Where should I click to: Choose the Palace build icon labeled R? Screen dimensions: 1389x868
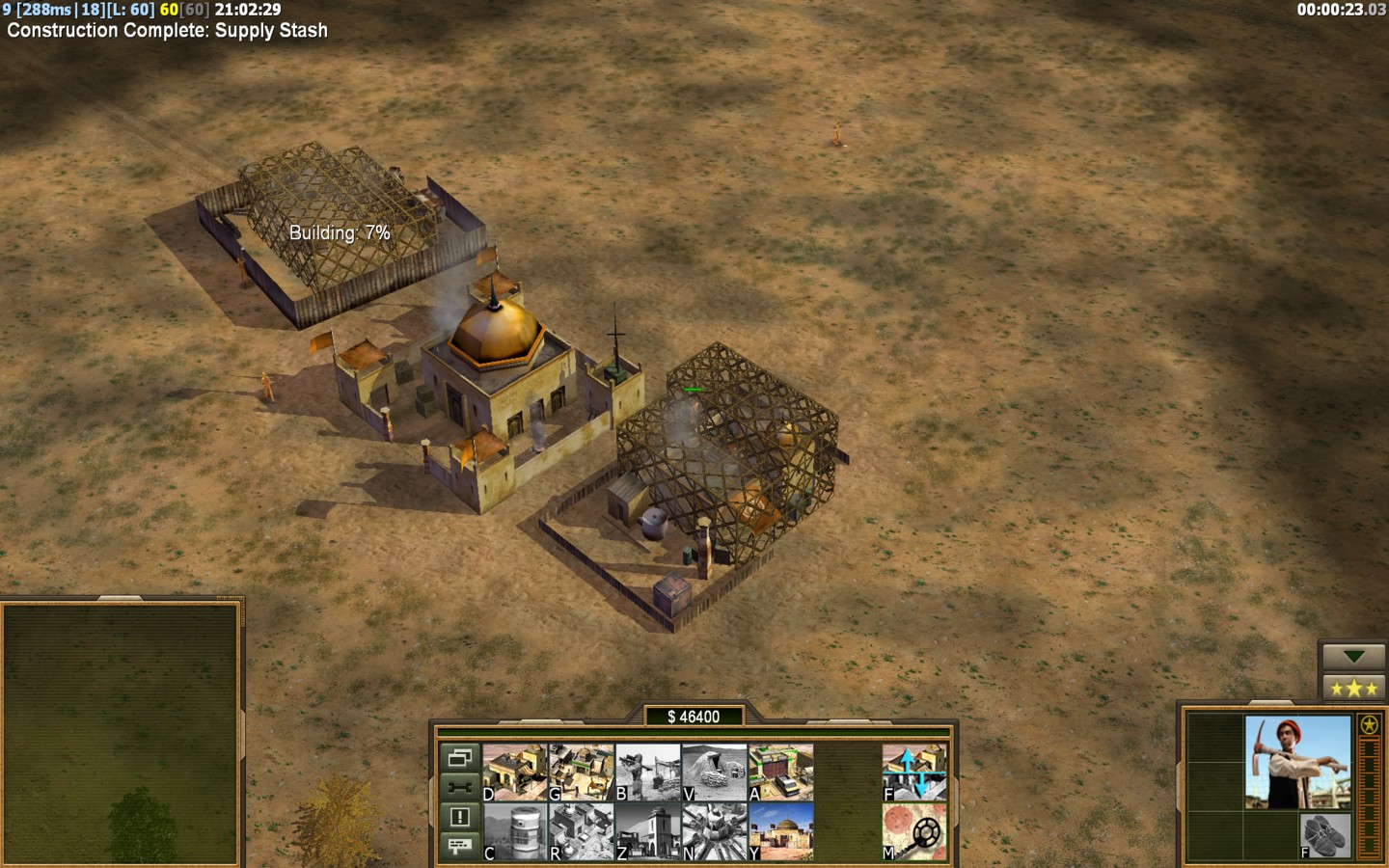tap(581, 831)
